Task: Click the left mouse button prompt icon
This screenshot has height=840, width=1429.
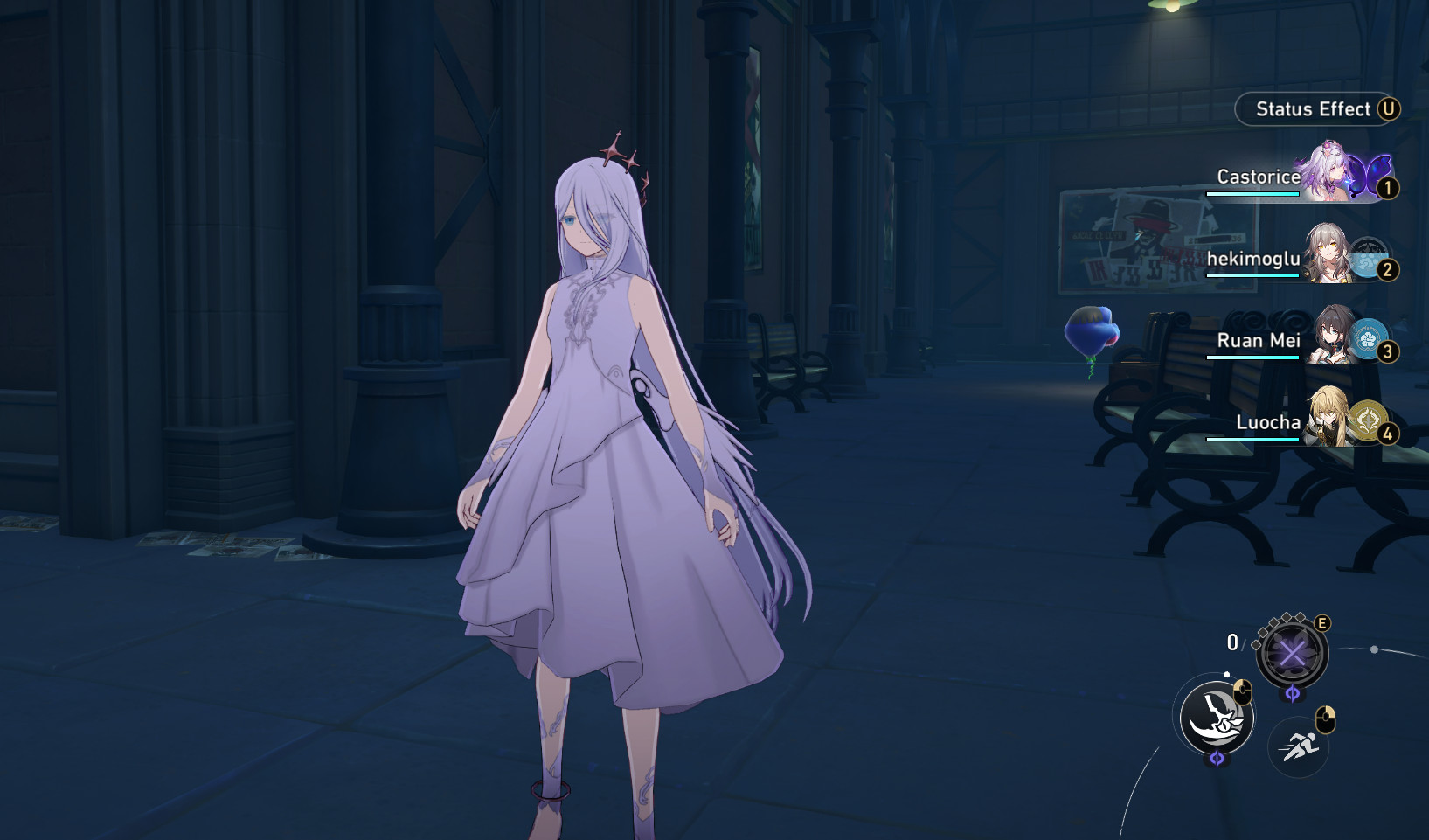Action: [1243, 692]
